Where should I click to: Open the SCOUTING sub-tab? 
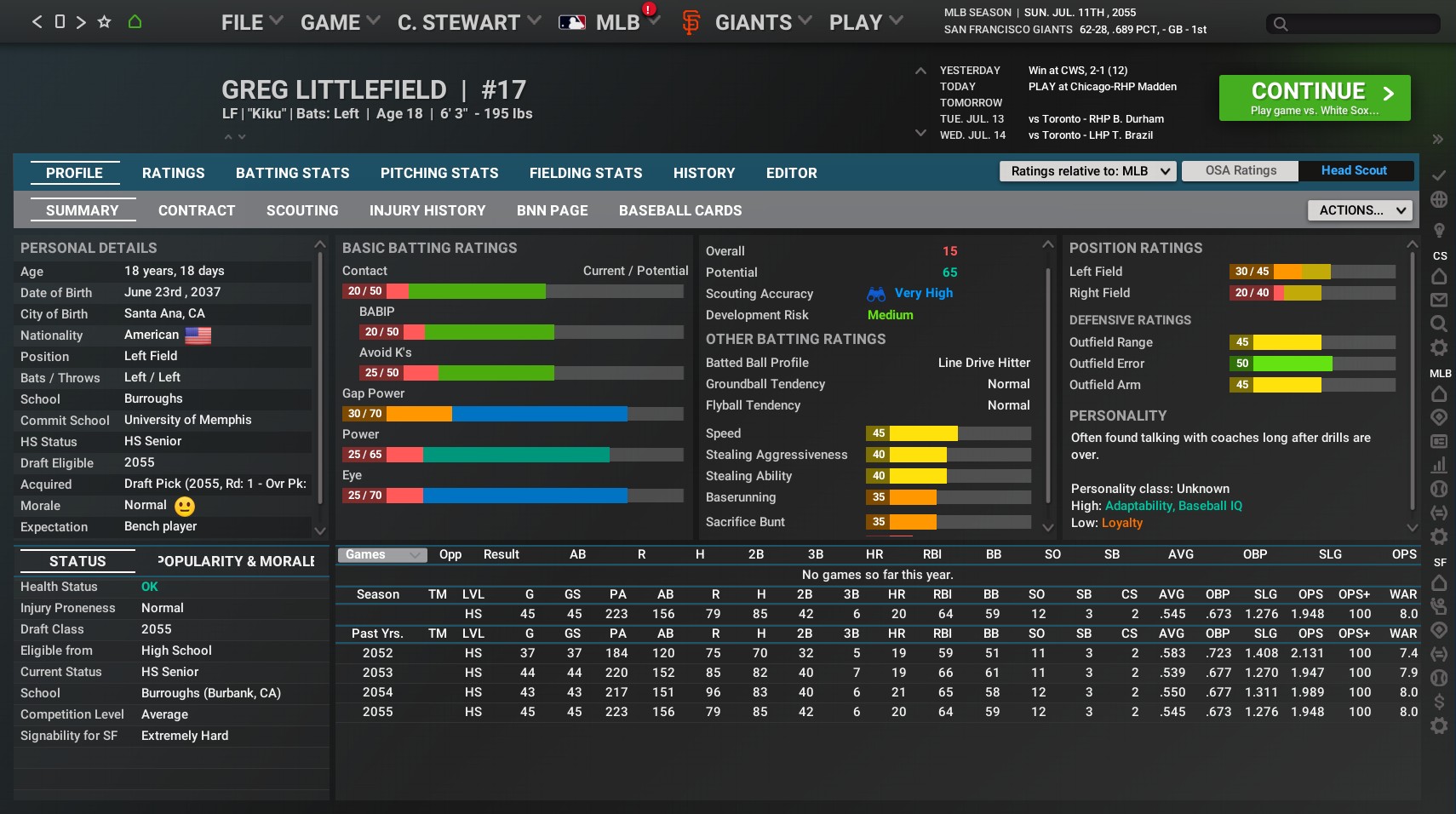pos(302,210)
